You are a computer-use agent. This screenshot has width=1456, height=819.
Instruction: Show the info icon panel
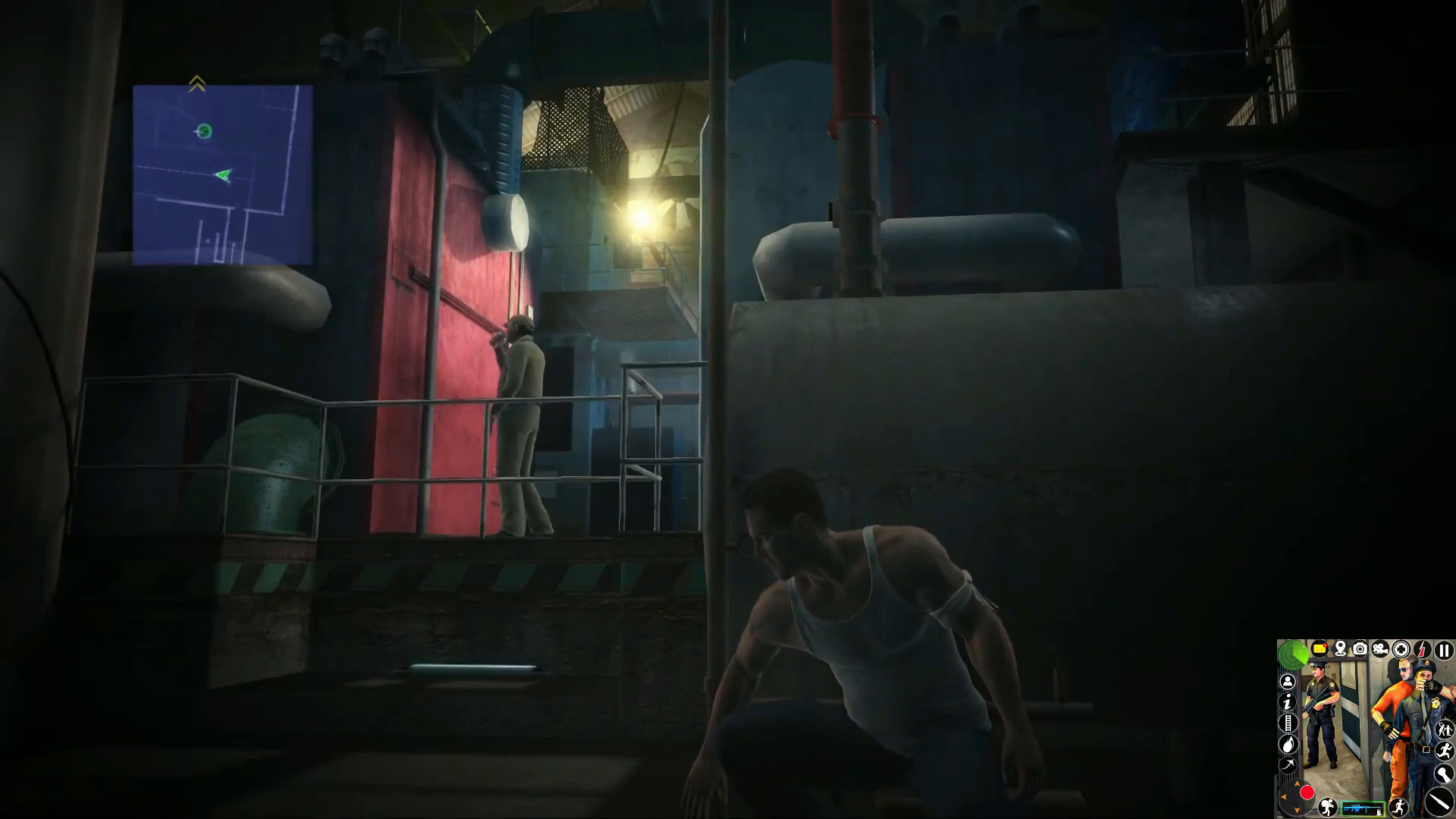coord(1288,702)
